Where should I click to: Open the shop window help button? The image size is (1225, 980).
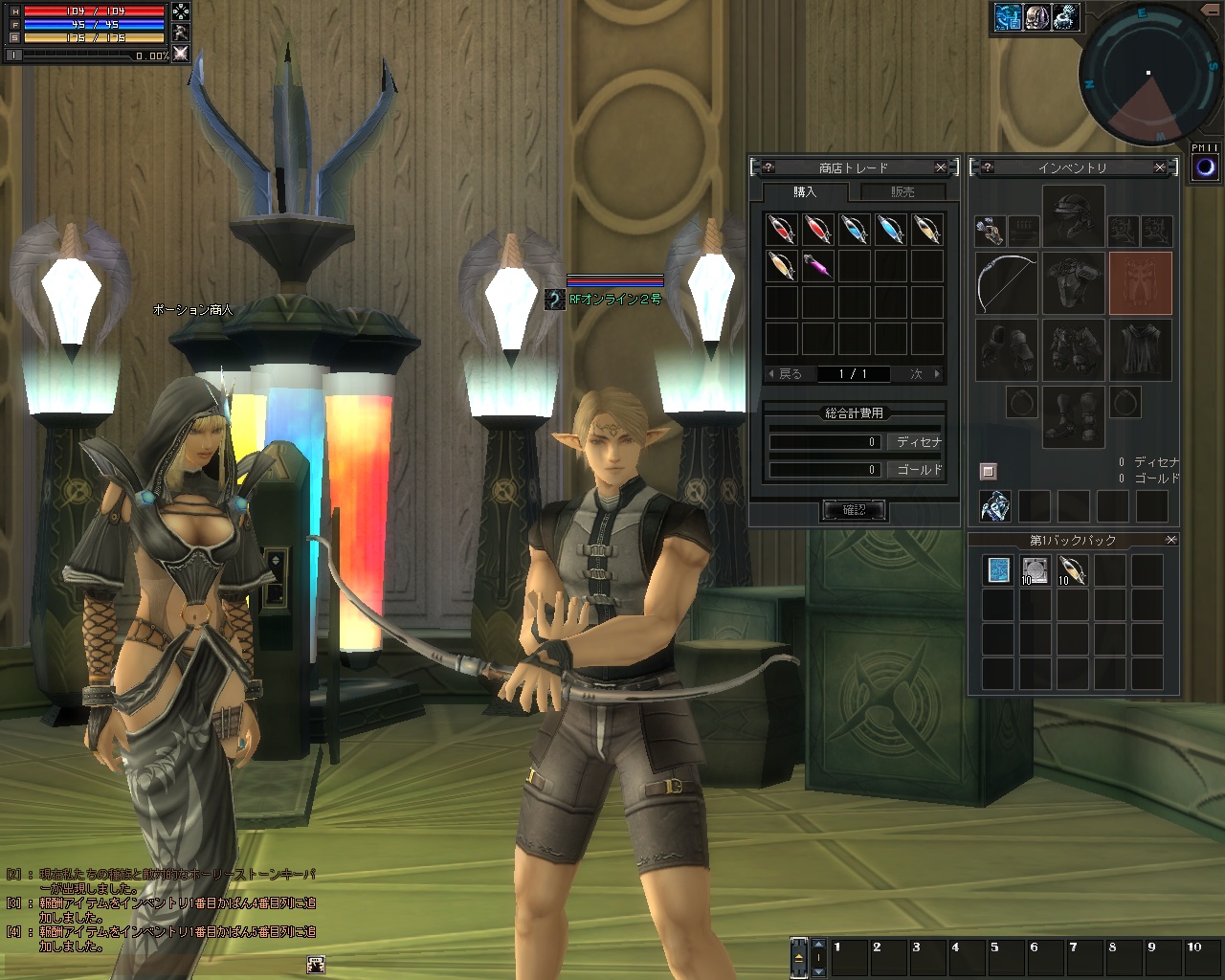[768, 167]
